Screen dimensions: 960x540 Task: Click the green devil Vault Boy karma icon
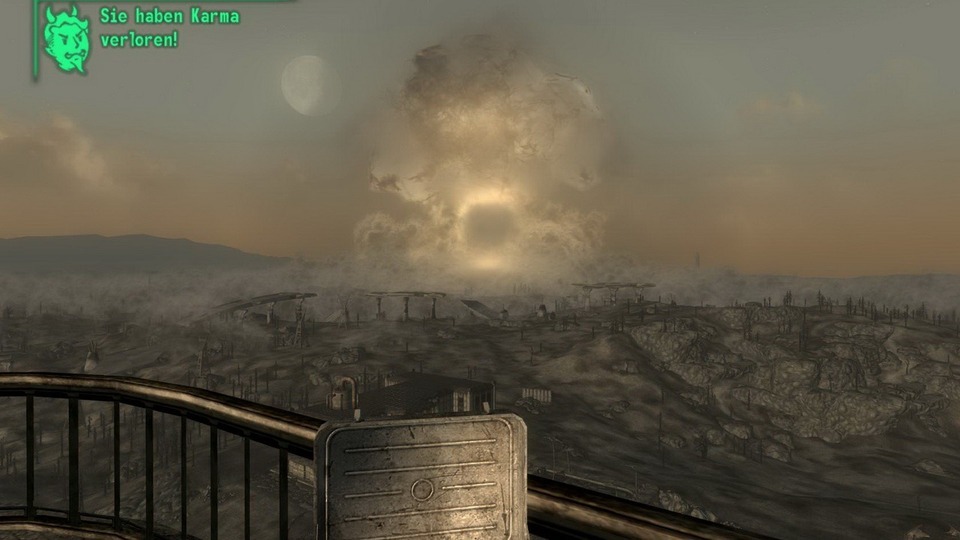point(66,38)
